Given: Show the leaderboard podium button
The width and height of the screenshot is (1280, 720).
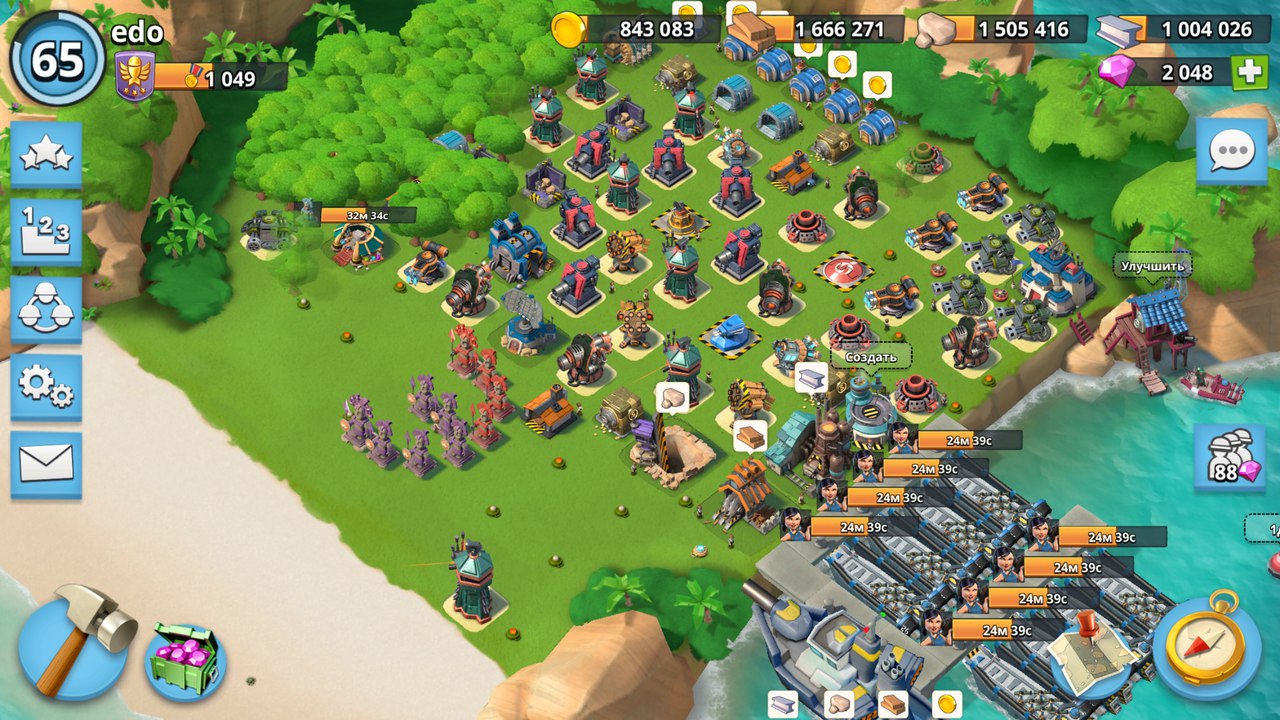Looking at the screenshot, I should [x=46, y=232].
